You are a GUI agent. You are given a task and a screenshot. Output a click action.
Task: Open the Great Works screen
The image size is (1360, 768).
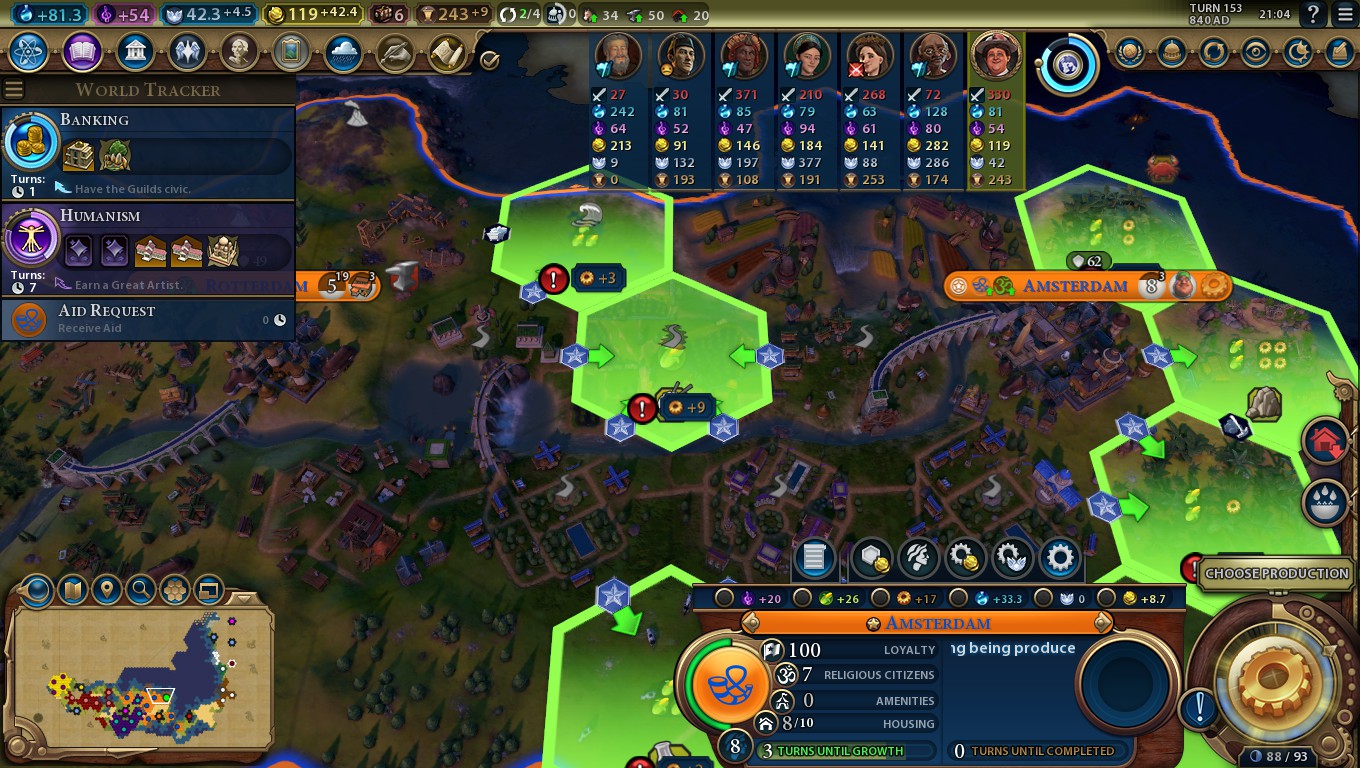(290, 52)
